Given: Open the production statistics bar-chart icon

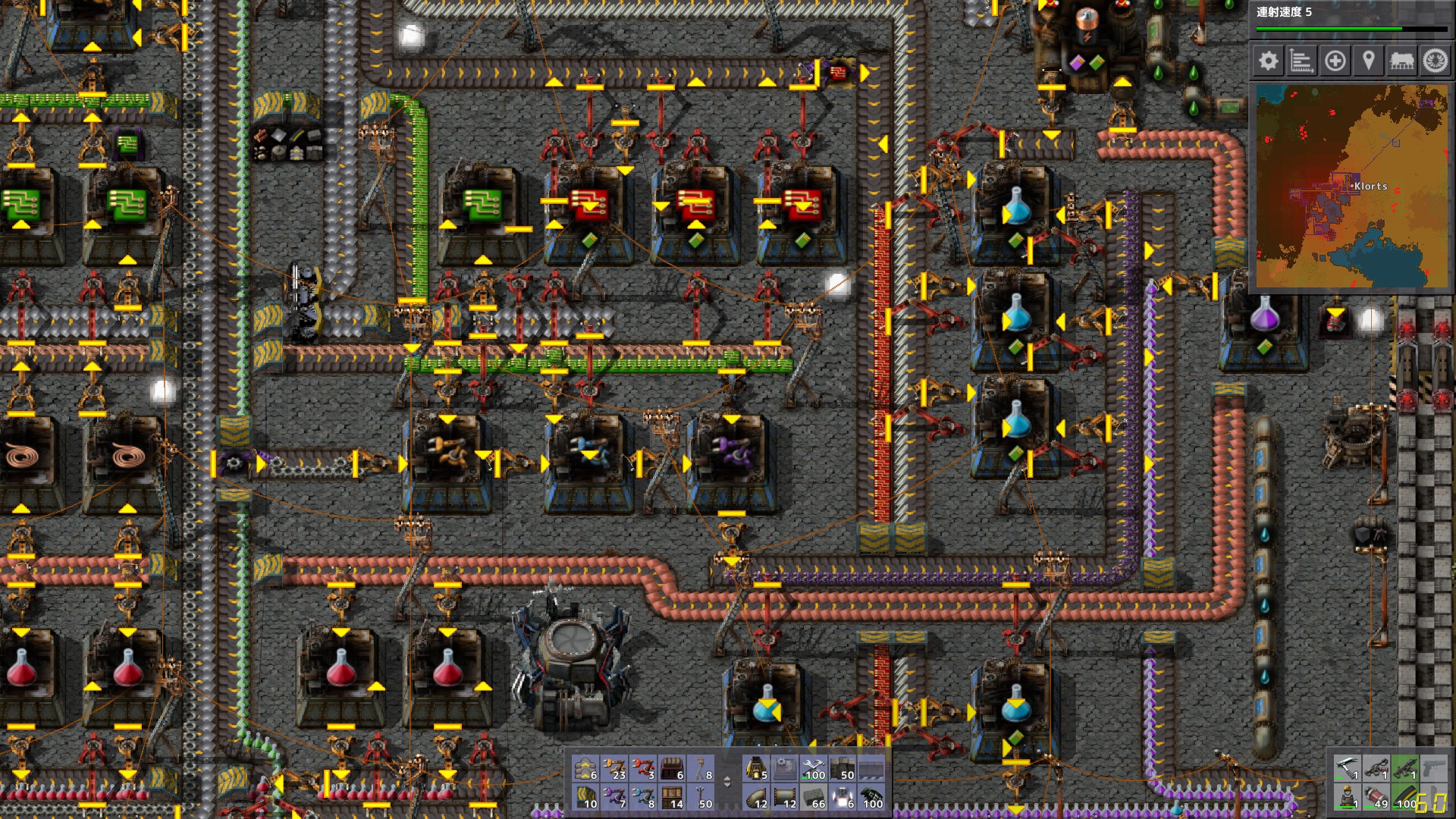Looking at the screenshot, I should point(1302,61).
